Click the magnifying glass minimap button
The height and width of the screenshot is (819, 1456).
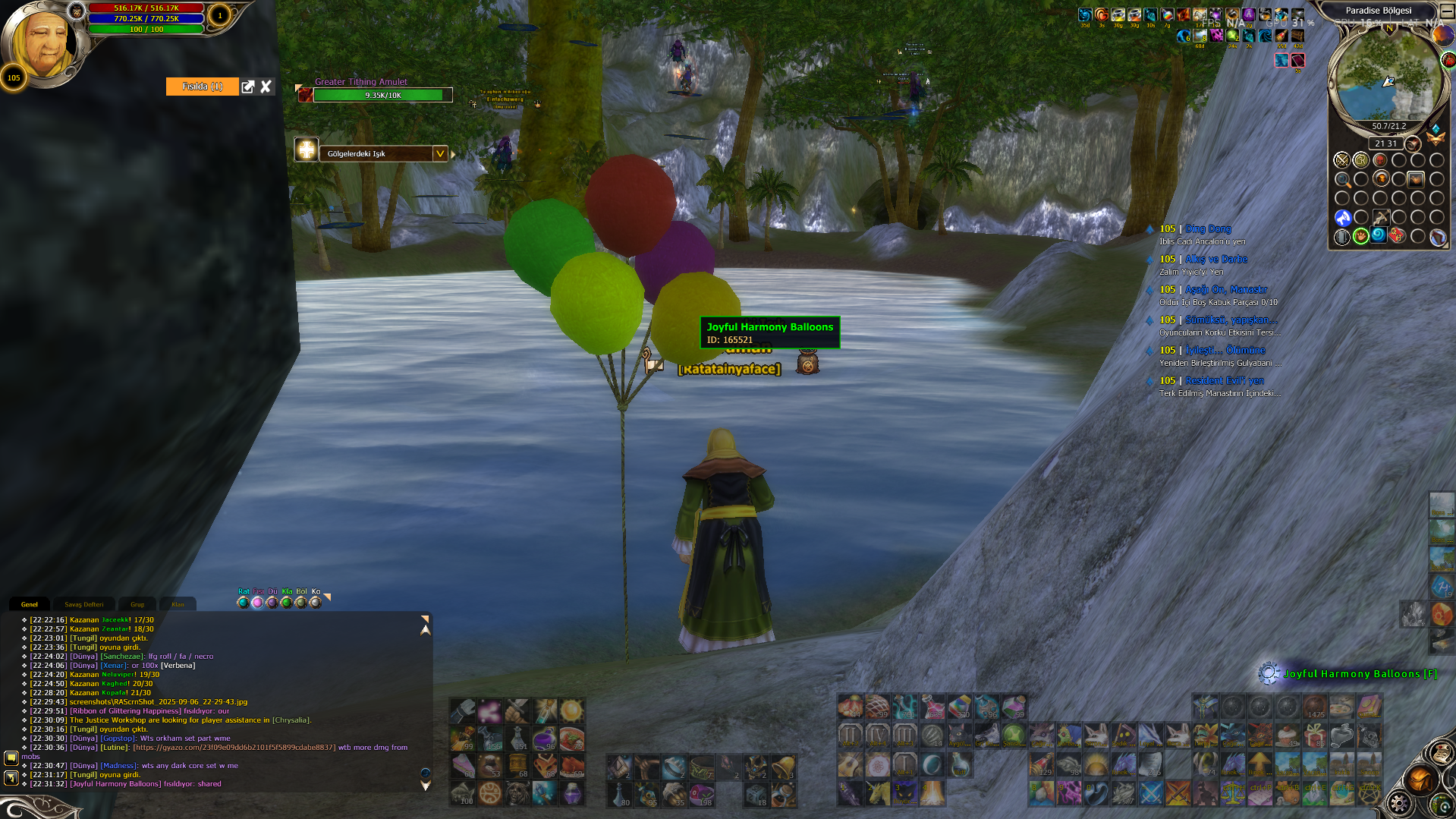(x=1342, y=180)
